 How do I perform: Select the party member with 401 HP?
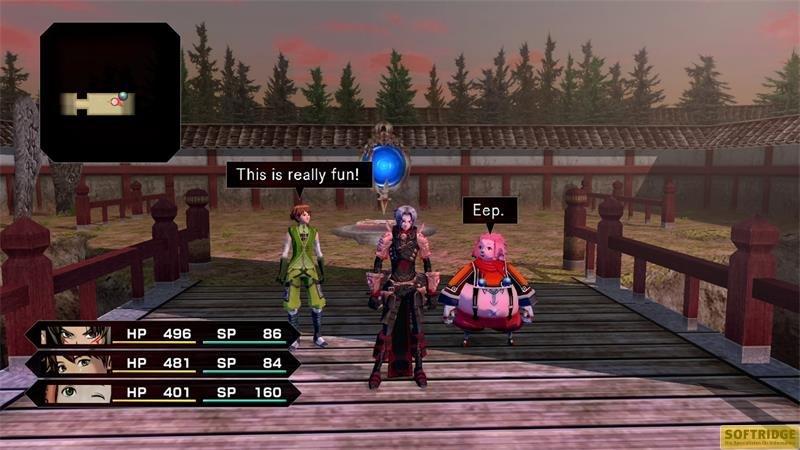click(165, 392)
